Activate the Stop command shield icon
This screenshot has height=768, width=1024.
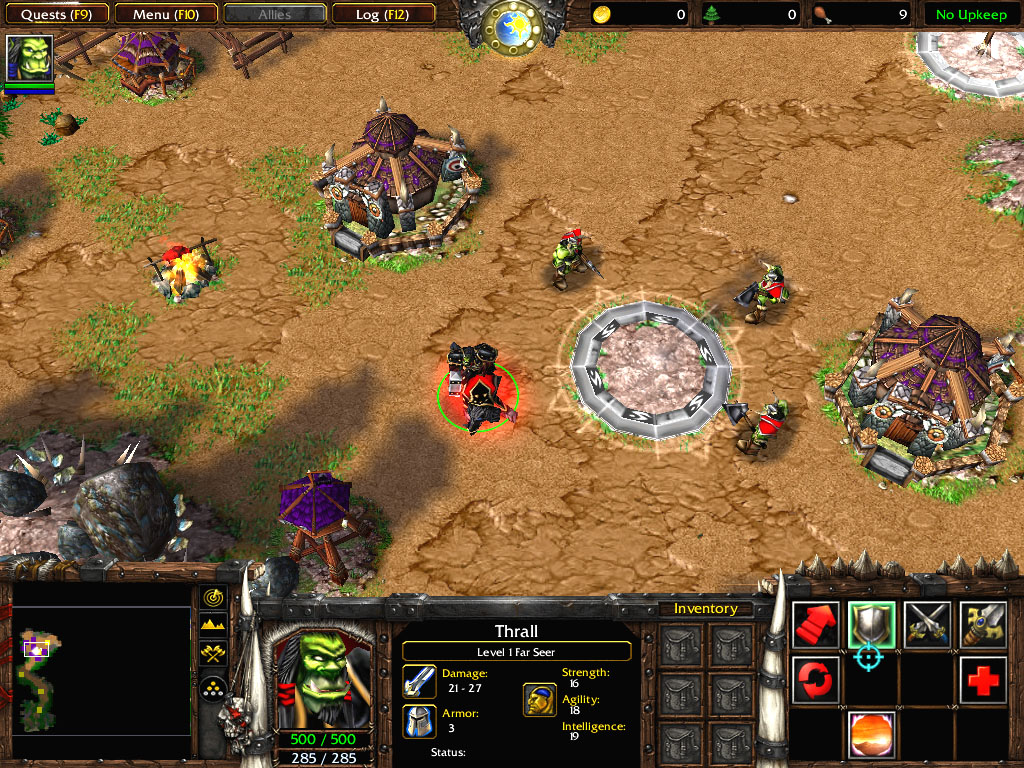coord(871,624)
